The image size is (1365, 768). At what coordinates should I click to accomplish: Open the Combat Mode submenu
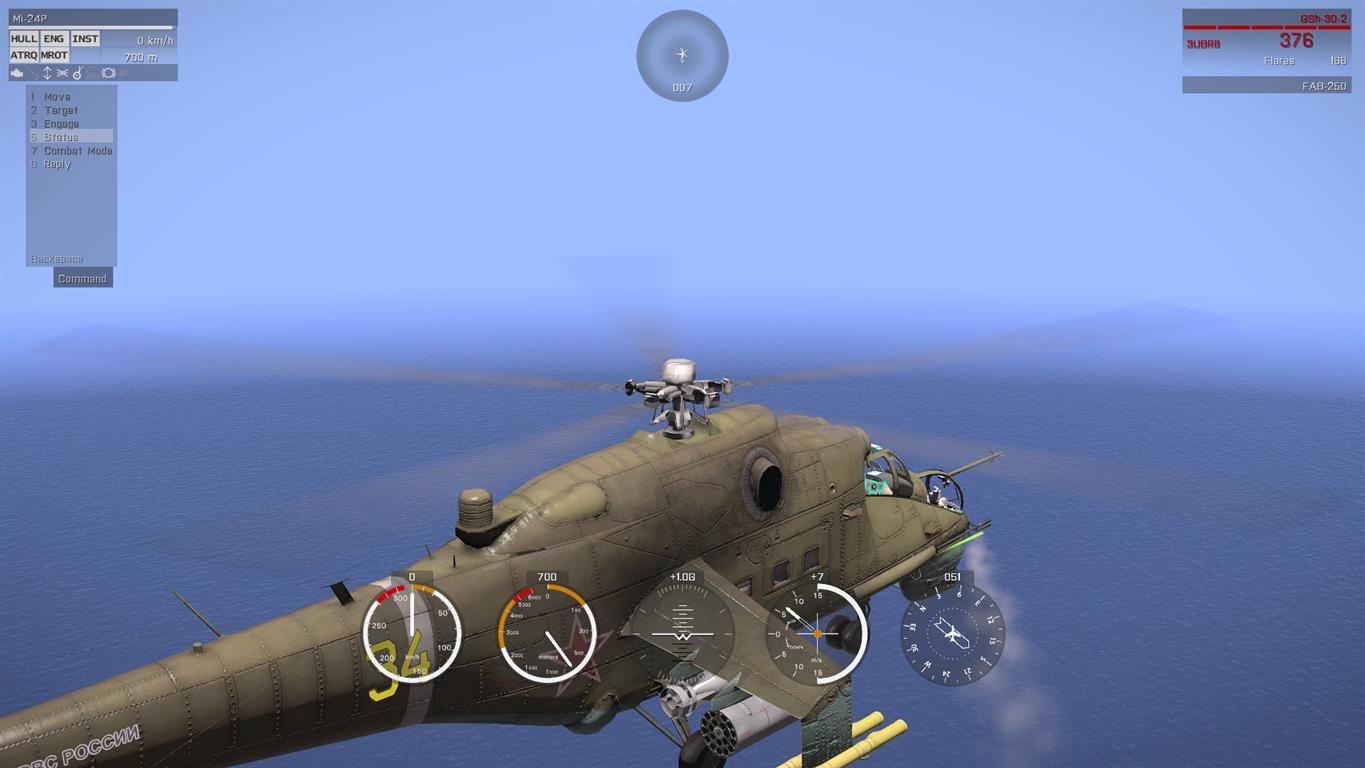[x=77, y=151]
